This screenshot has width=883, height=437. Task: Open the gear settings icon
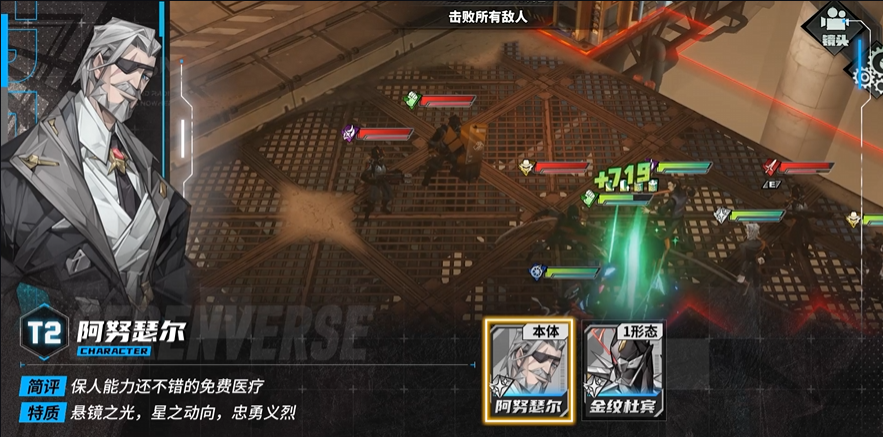click(869, 72)
